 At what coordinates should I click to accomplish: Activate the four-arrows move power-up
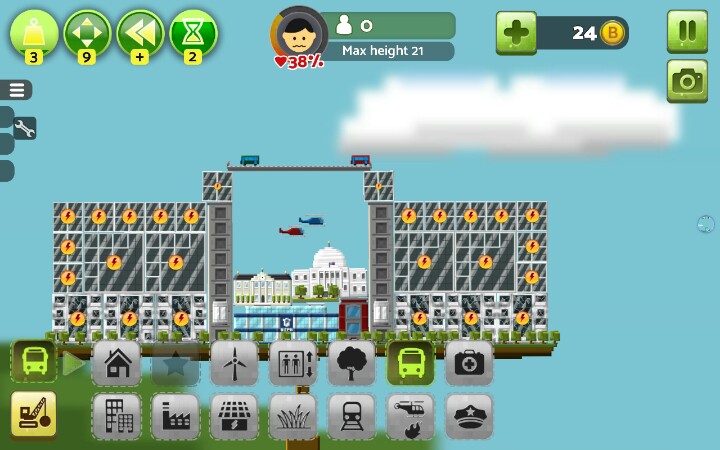[x=87, y=33]
